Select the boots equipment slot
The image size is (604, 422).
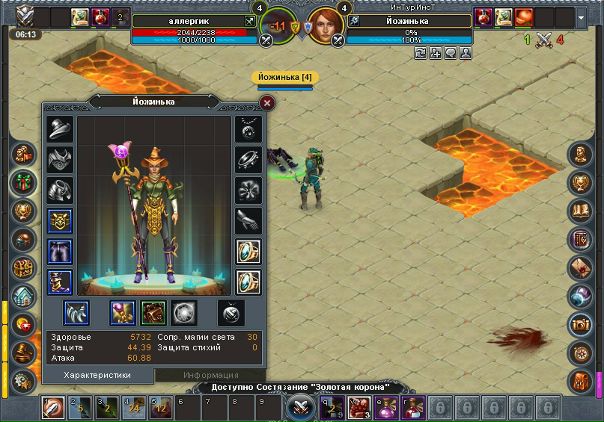click(59, 281)
